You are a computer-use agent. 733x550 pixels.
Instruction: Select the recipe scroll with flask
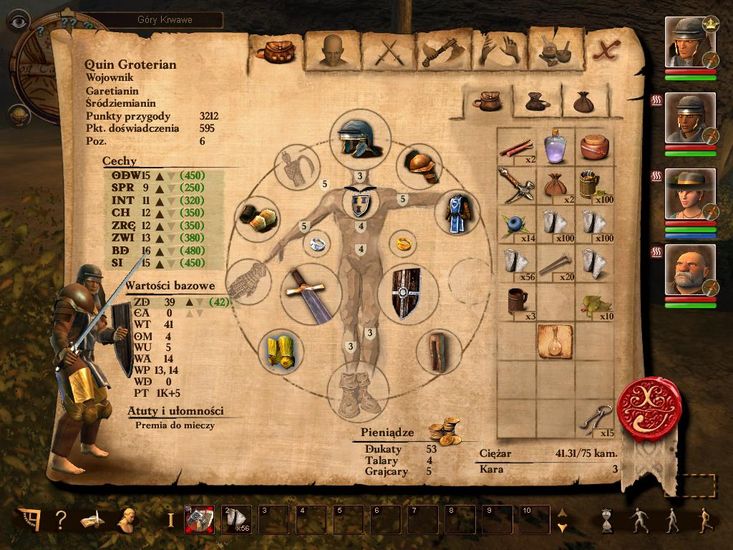coord(553,340)
